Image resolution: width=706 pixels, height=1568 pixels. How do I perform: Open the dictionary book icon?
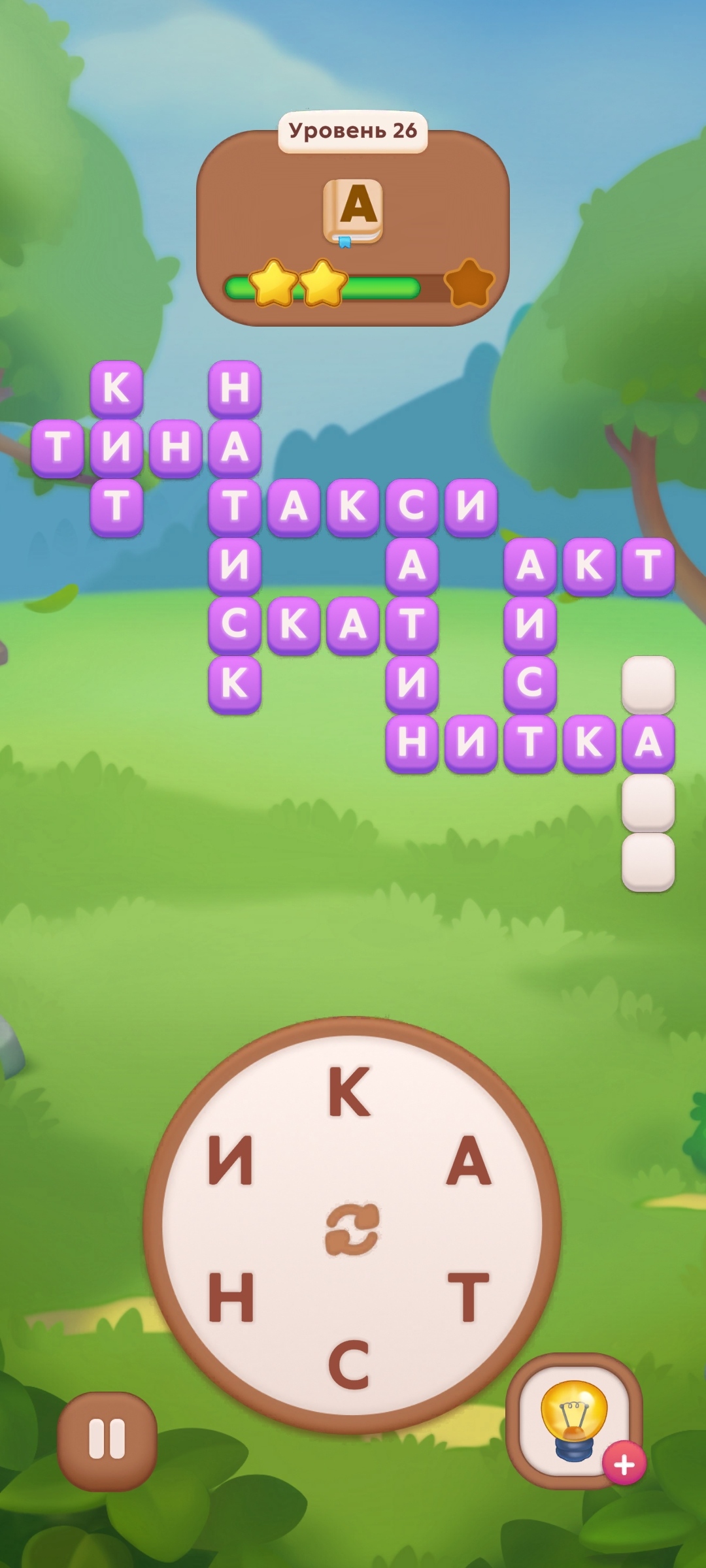point(353,211)
